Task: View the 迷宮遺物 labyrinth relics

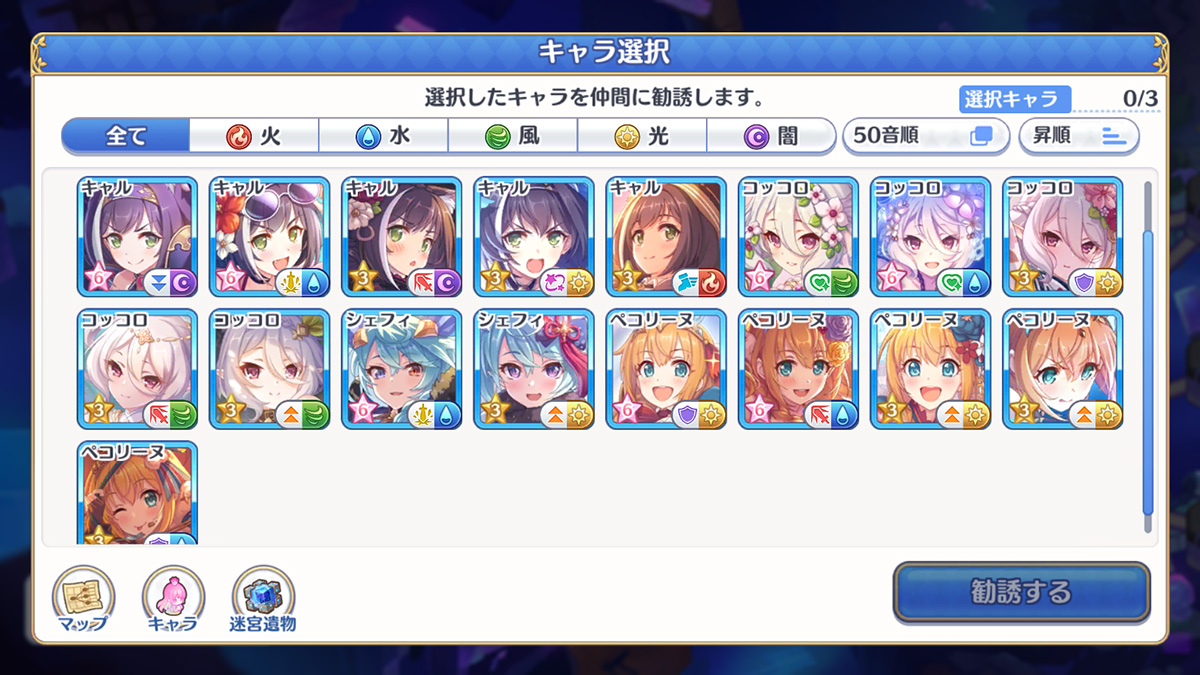Action: coord(263,600)
